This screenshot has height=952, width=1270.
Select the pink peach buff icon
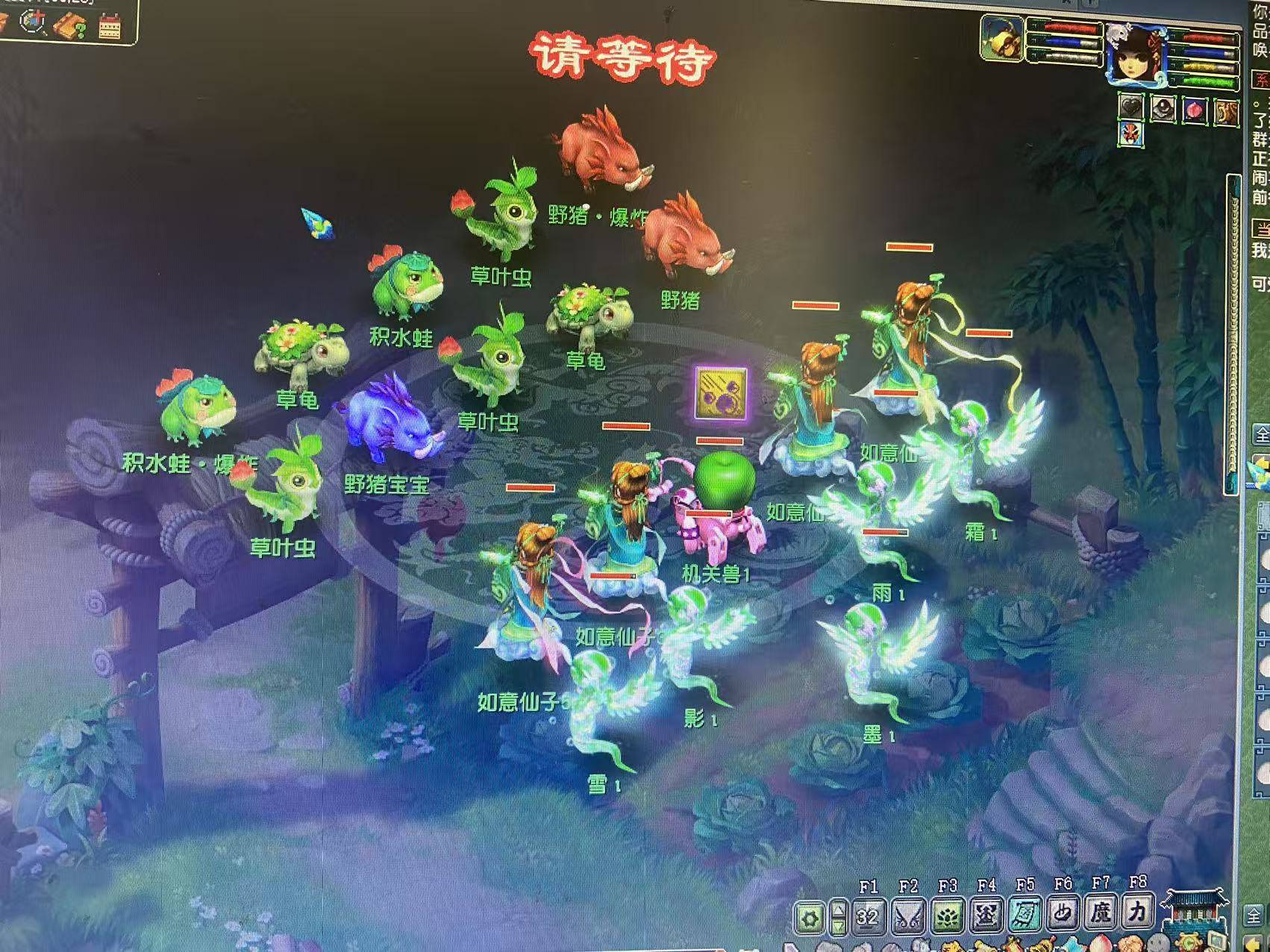1195,110
